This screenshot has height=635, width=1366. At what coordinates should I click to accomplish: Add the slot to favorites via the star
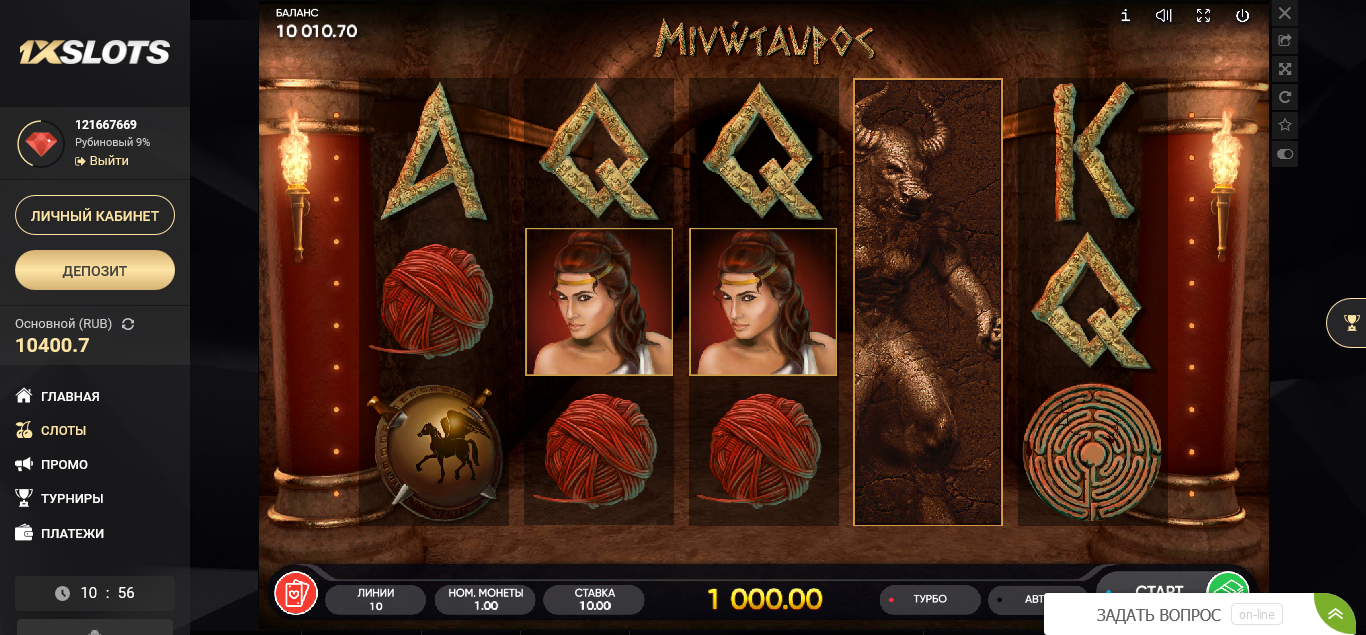point(1285,125)
